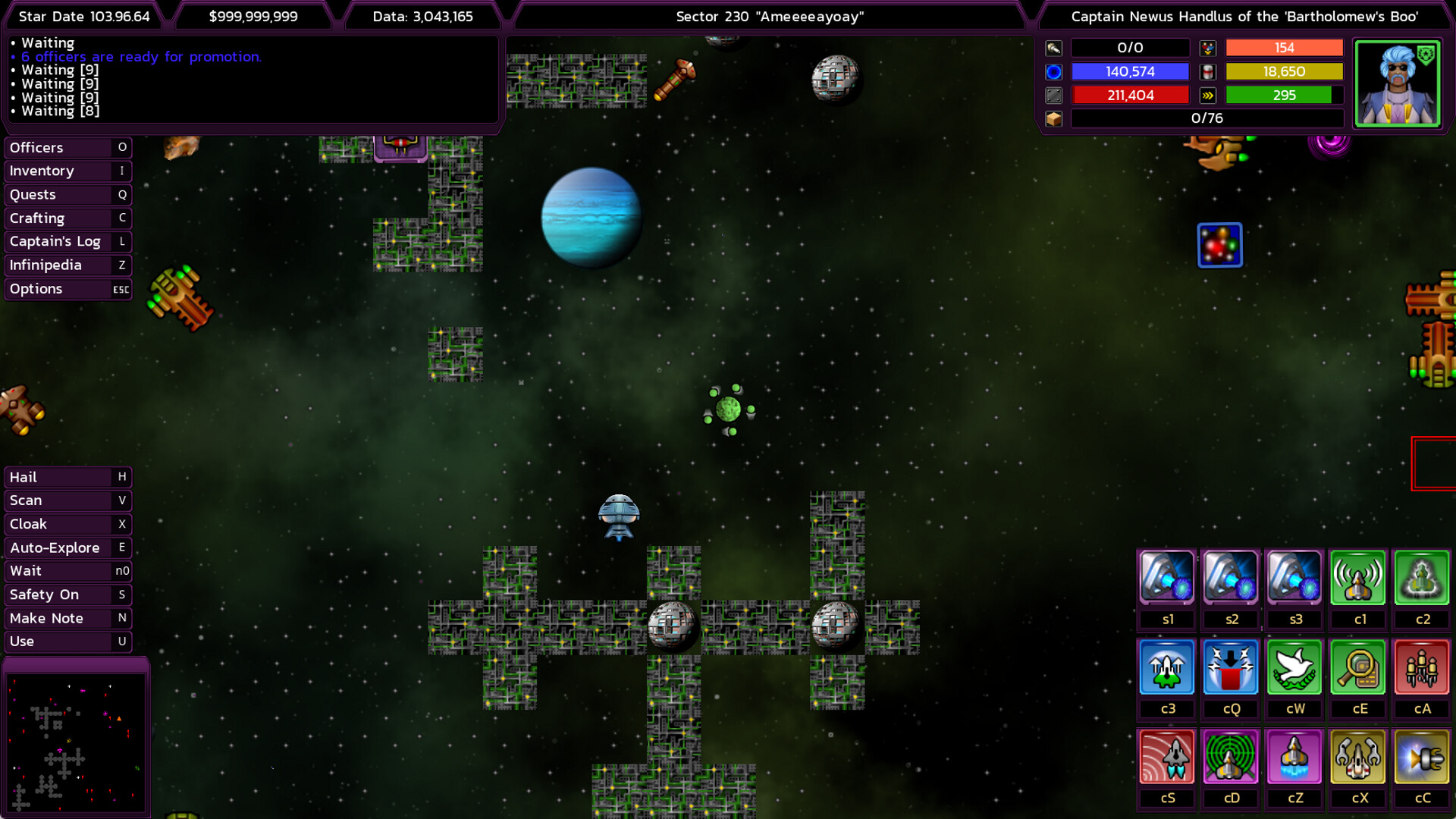Viewport: 1456px width, 819px height.
Task: Open the captain portrait
Action: [1397, 83]
